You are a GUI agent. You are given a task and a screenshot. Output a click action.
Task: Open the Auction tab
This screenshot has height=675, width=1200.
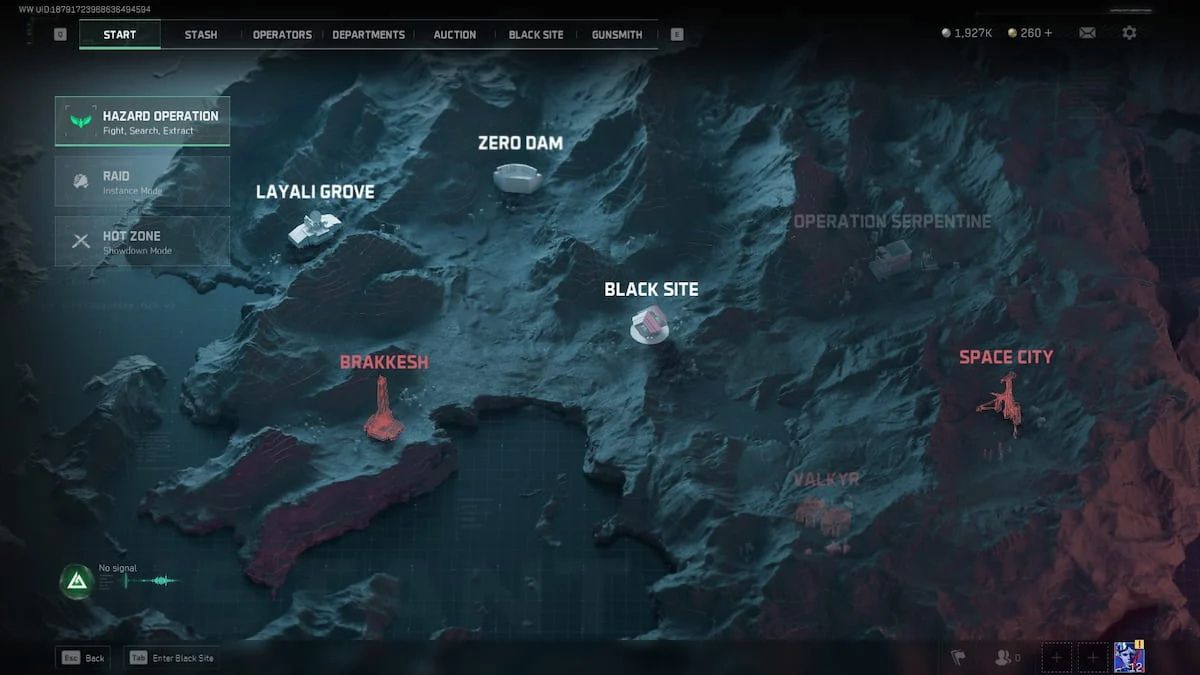point(454,35)
